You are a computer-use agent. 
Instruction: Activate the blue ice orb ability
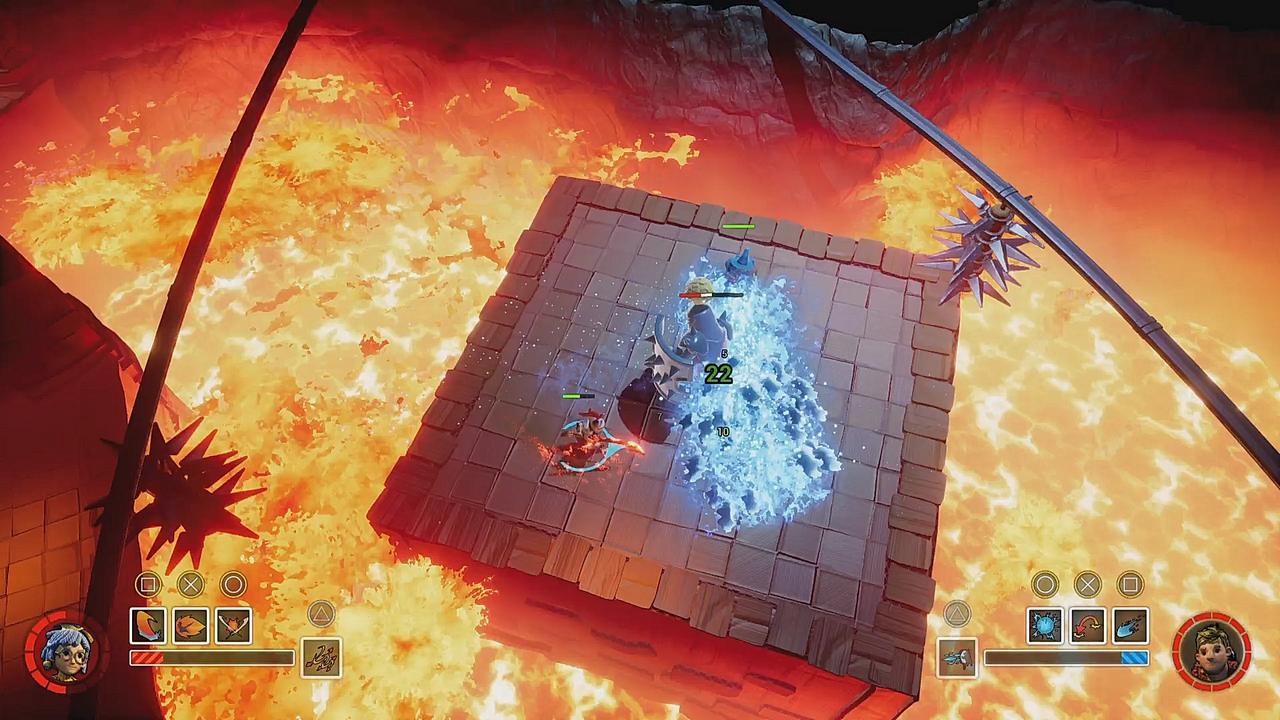tap(1045, 626)
